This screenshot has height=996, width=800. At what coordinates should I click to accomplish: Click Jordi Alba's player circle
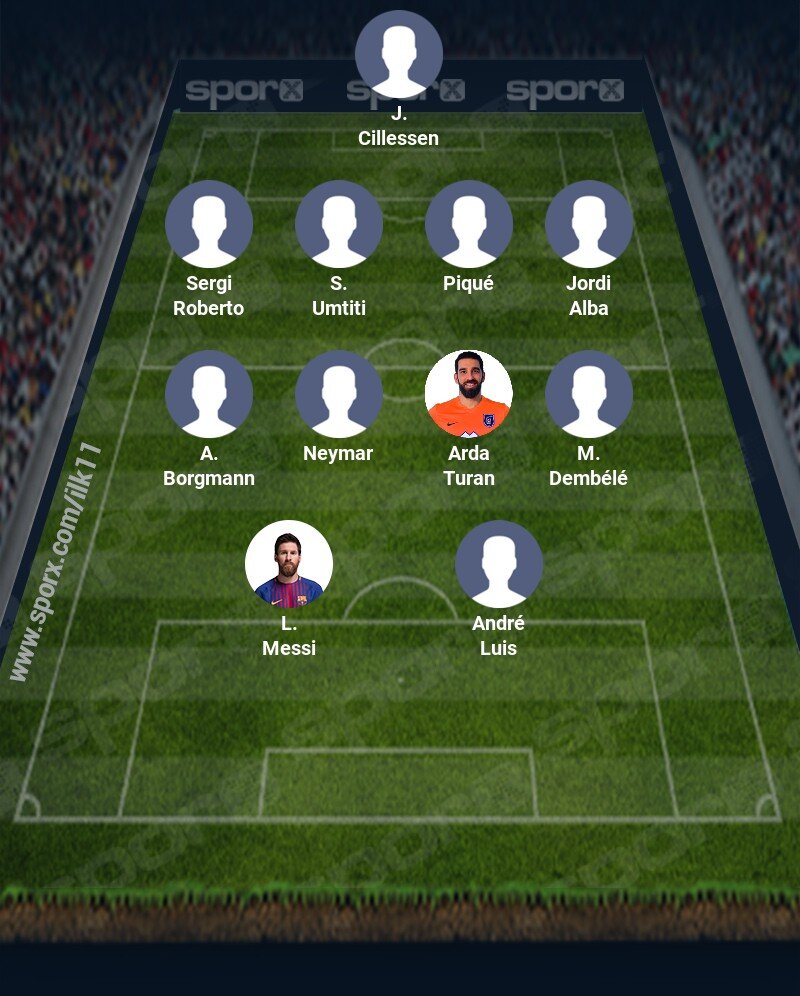coord(589,224)
